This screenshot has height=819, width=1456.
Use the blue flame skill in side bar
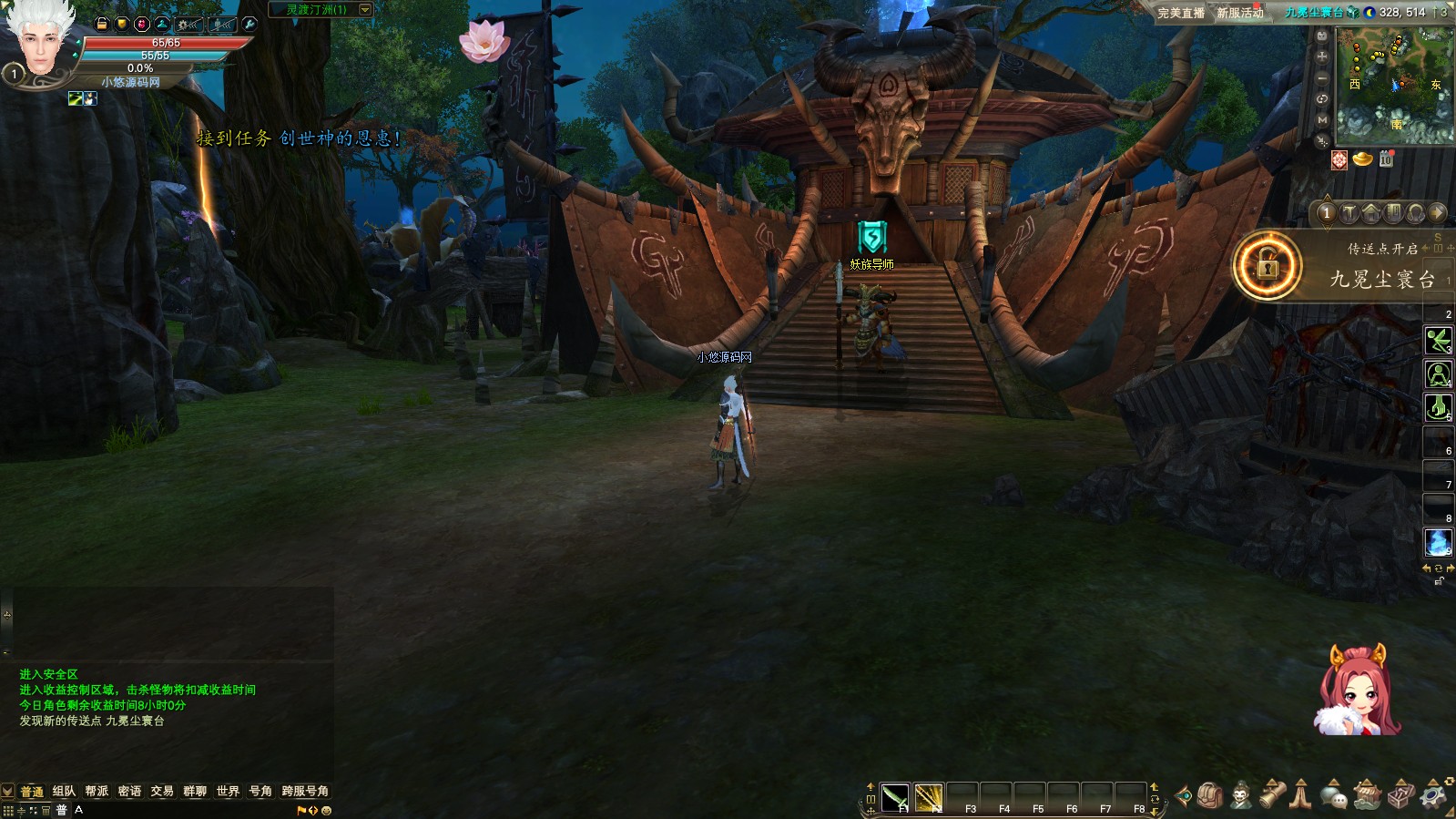pos(1438,541)
